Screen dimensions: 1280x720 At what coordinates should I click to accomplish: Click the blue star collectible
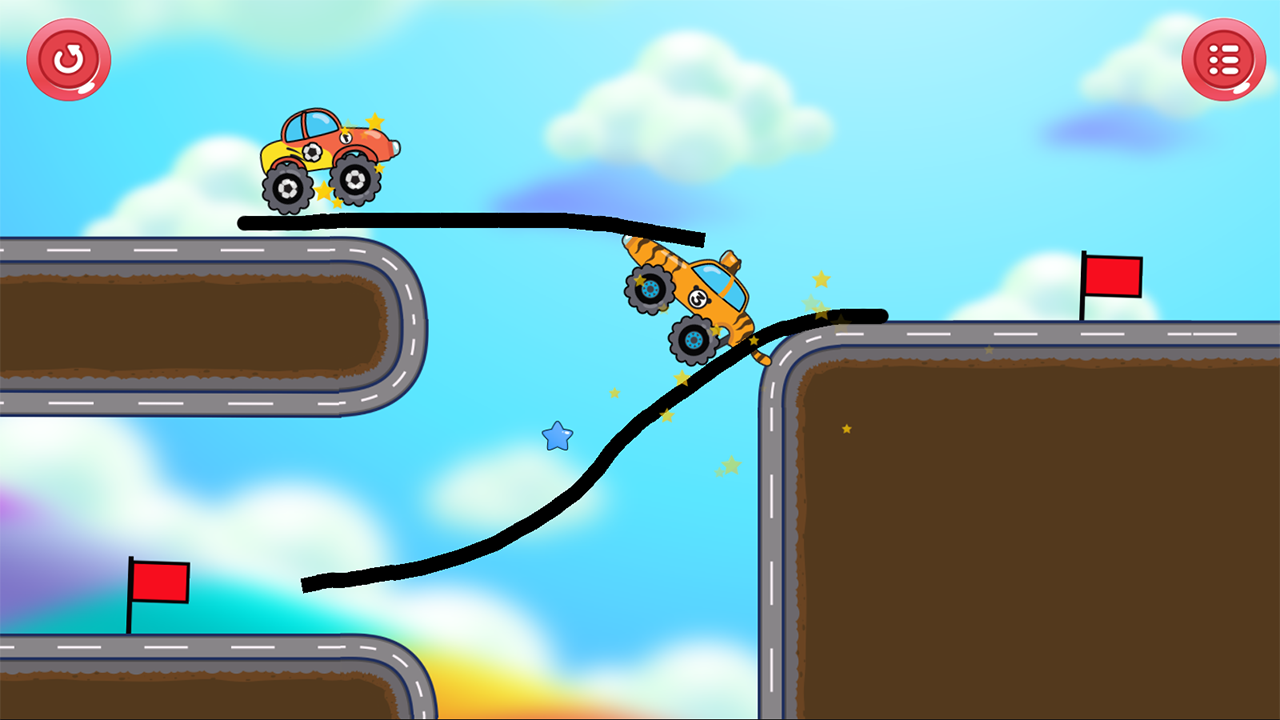(557, 436)
